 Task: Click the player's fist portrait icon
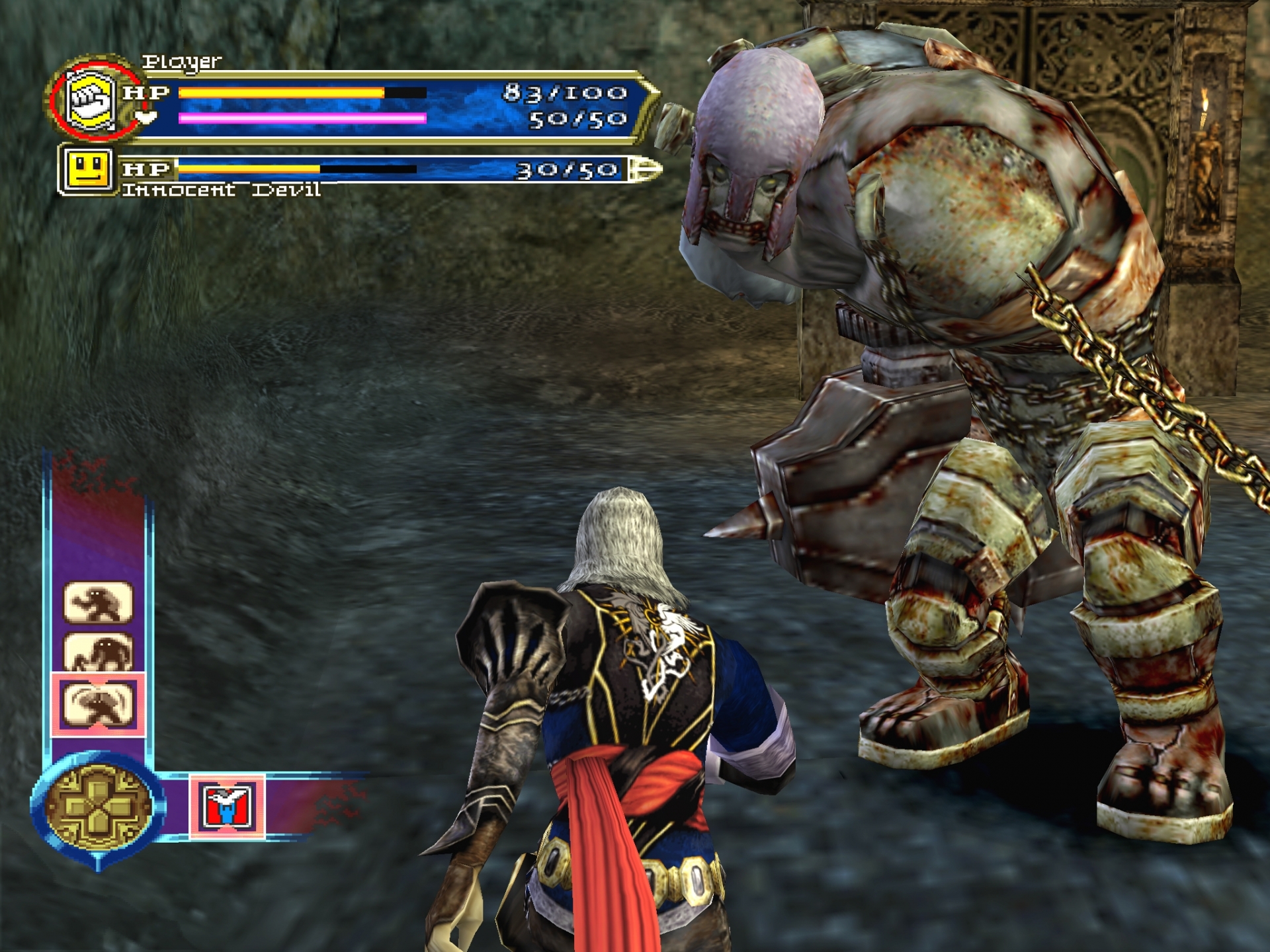pos(92,100)
